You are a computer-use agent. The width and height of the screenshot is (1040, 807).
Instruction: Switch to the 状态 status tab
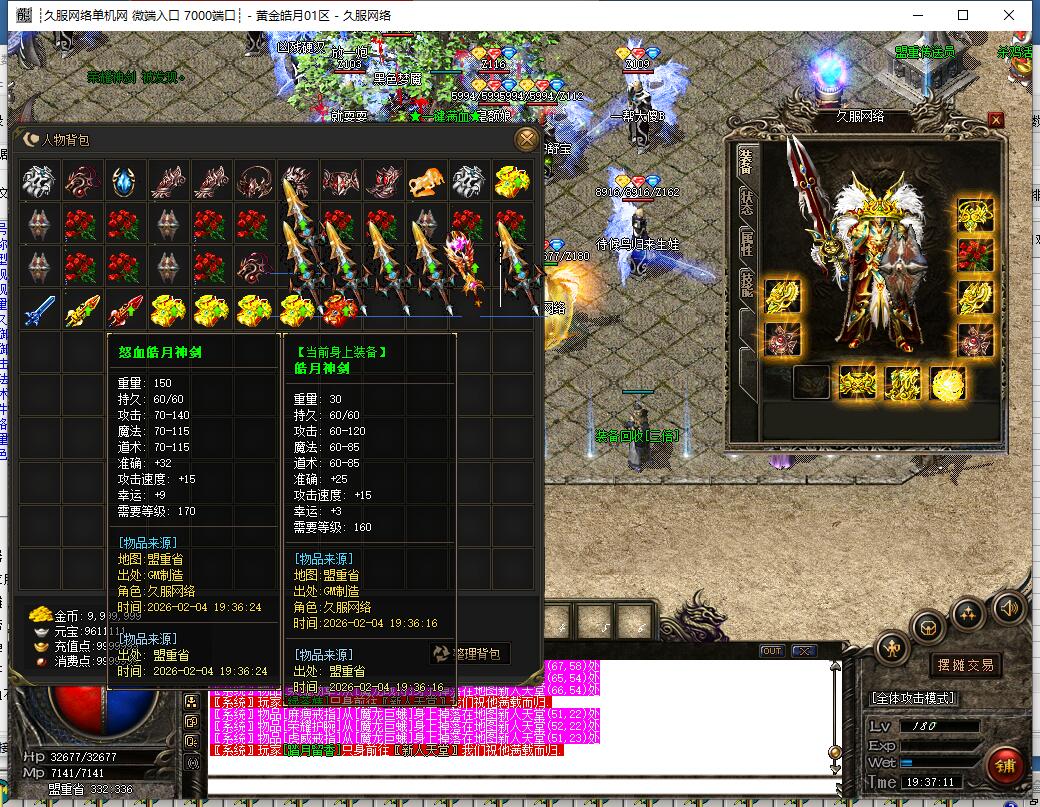coord(745,200)
